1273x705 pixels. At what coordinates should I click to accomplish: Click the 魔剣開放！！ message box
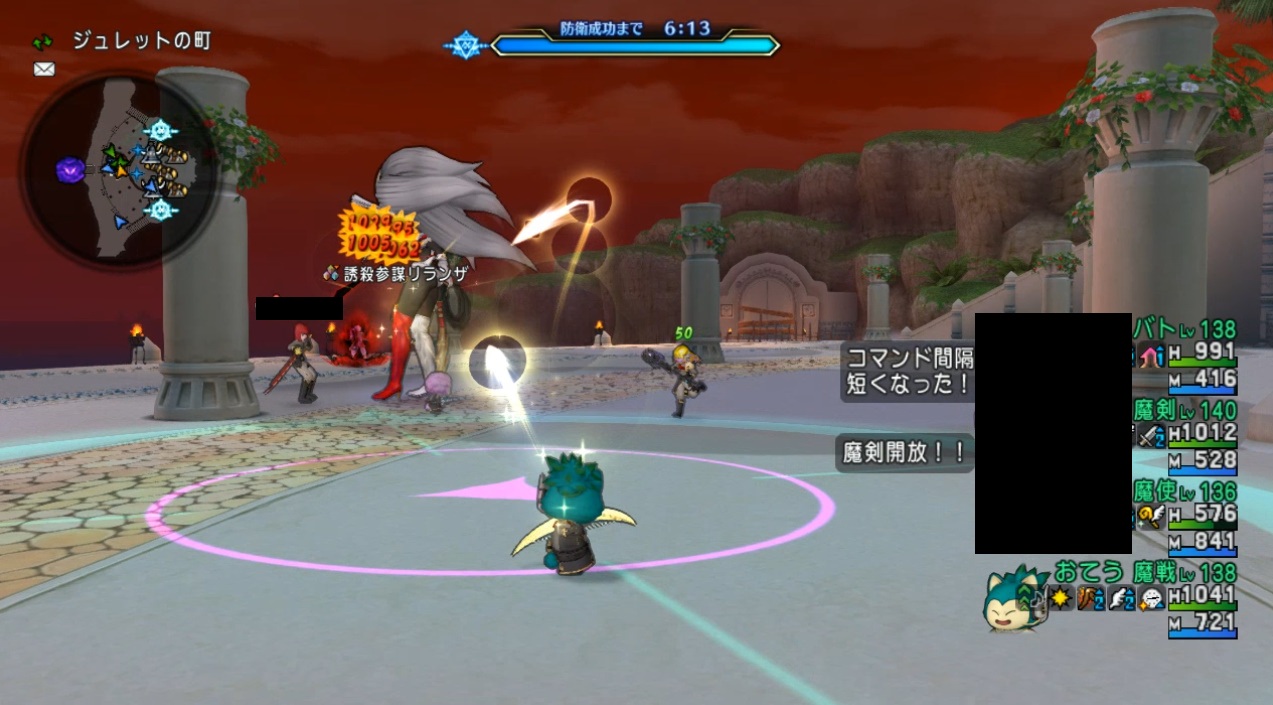(x=904, y=453)
